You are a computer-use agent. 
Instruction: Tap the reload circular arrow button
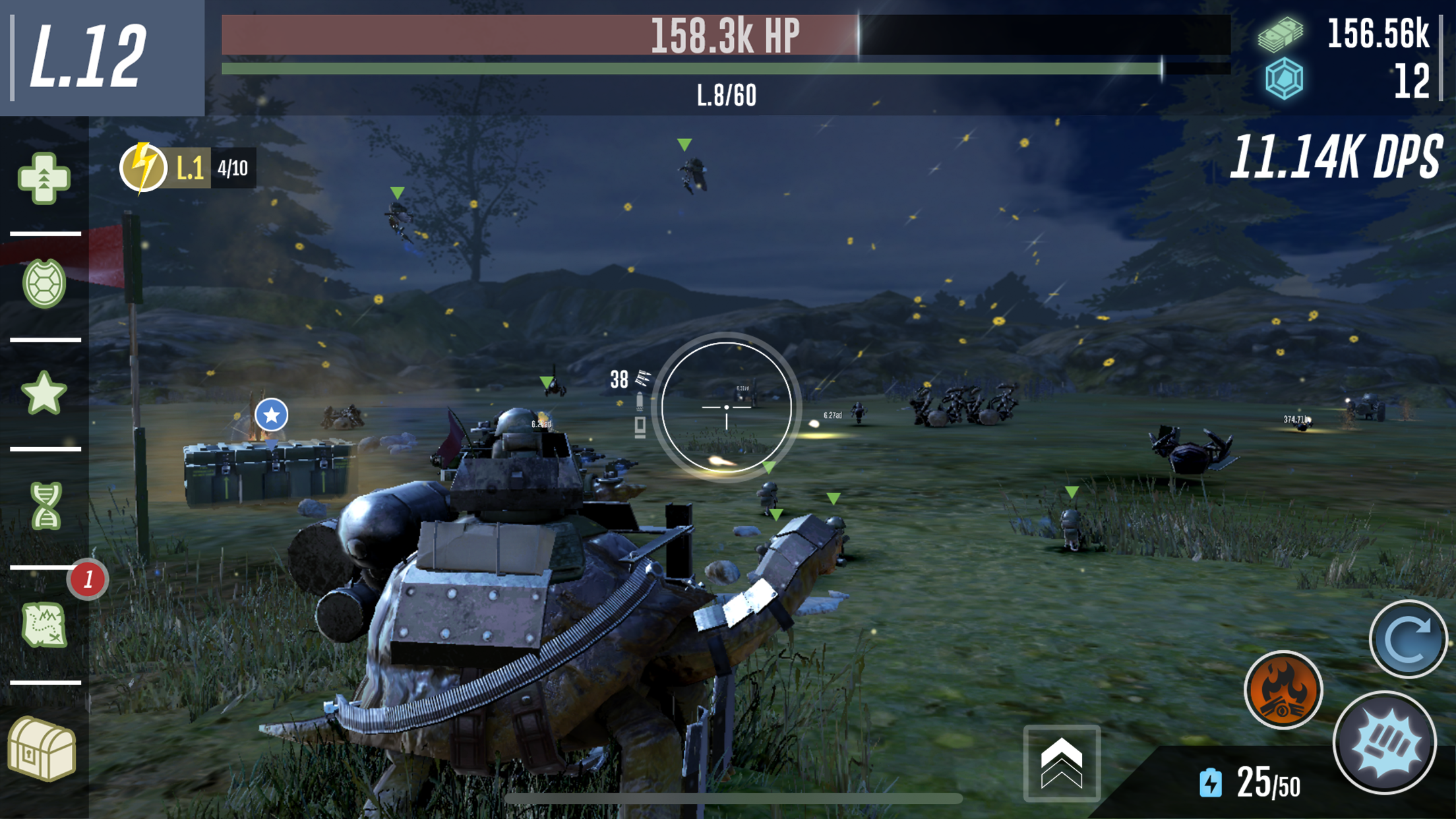(1408, 638)
